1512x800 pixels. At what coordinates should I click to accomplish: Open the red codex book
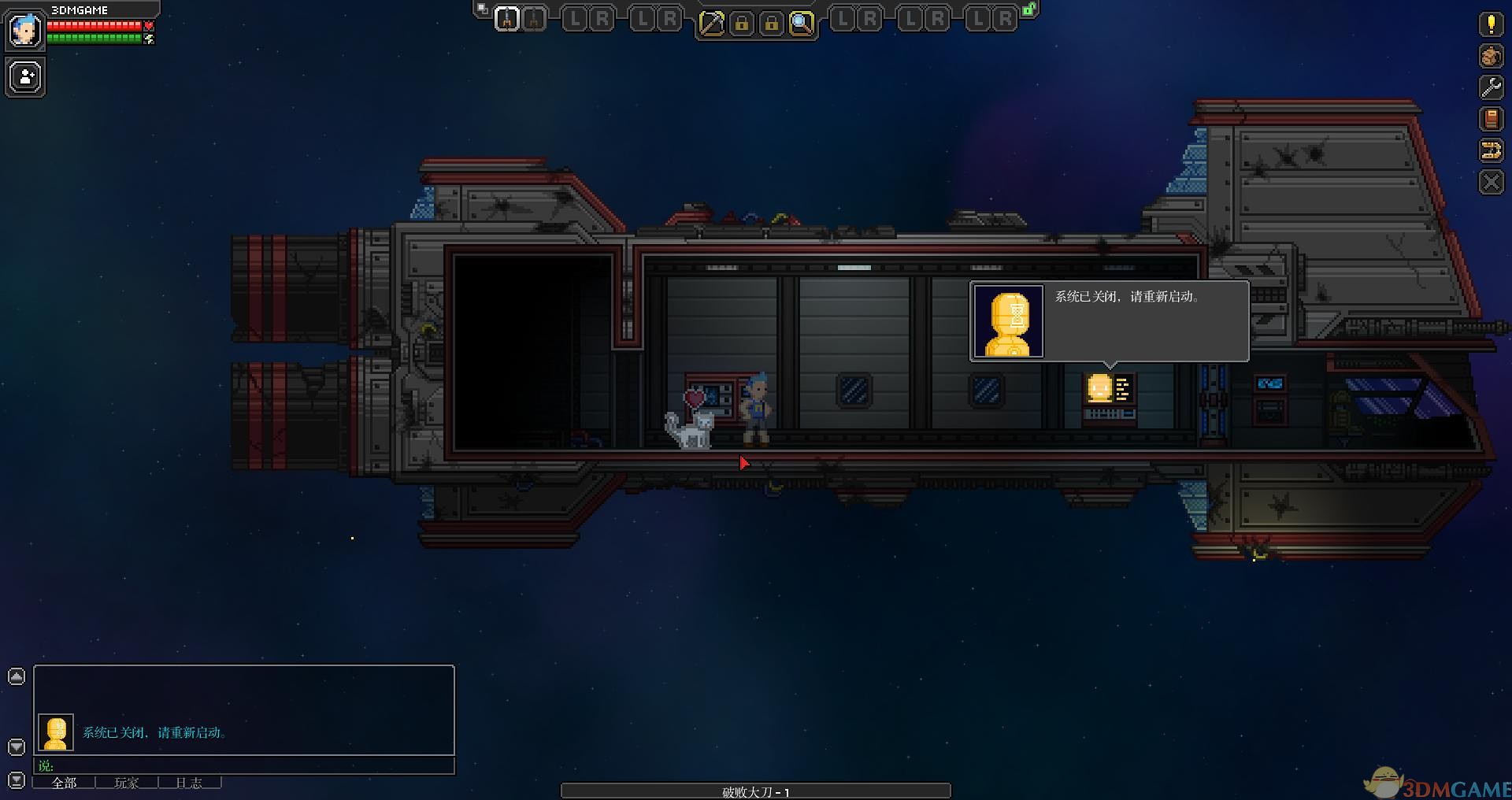1491,119
